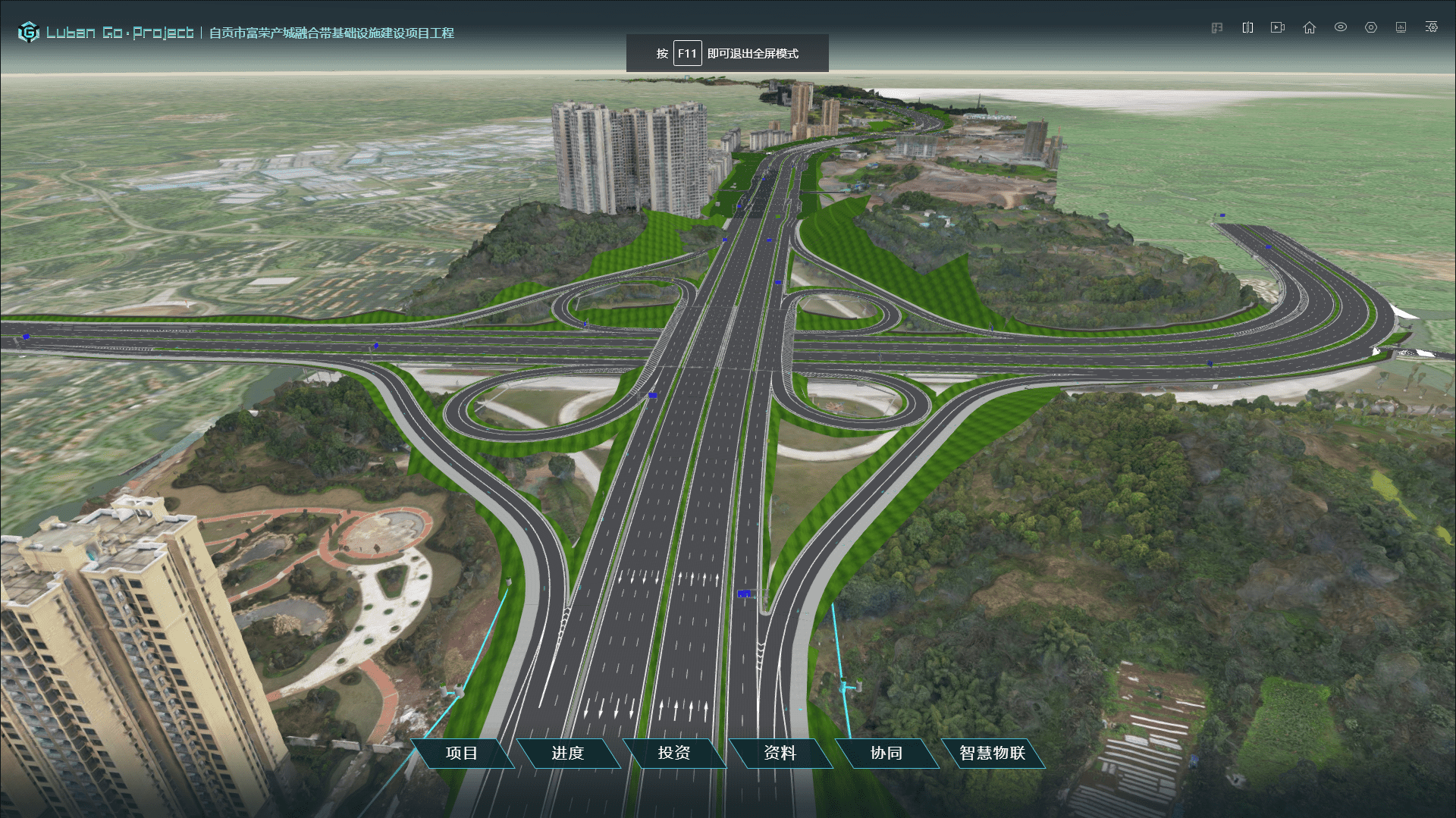Switch to the 进度 progress tab
Screen dimensions: 1456x818
click(567, 753)
